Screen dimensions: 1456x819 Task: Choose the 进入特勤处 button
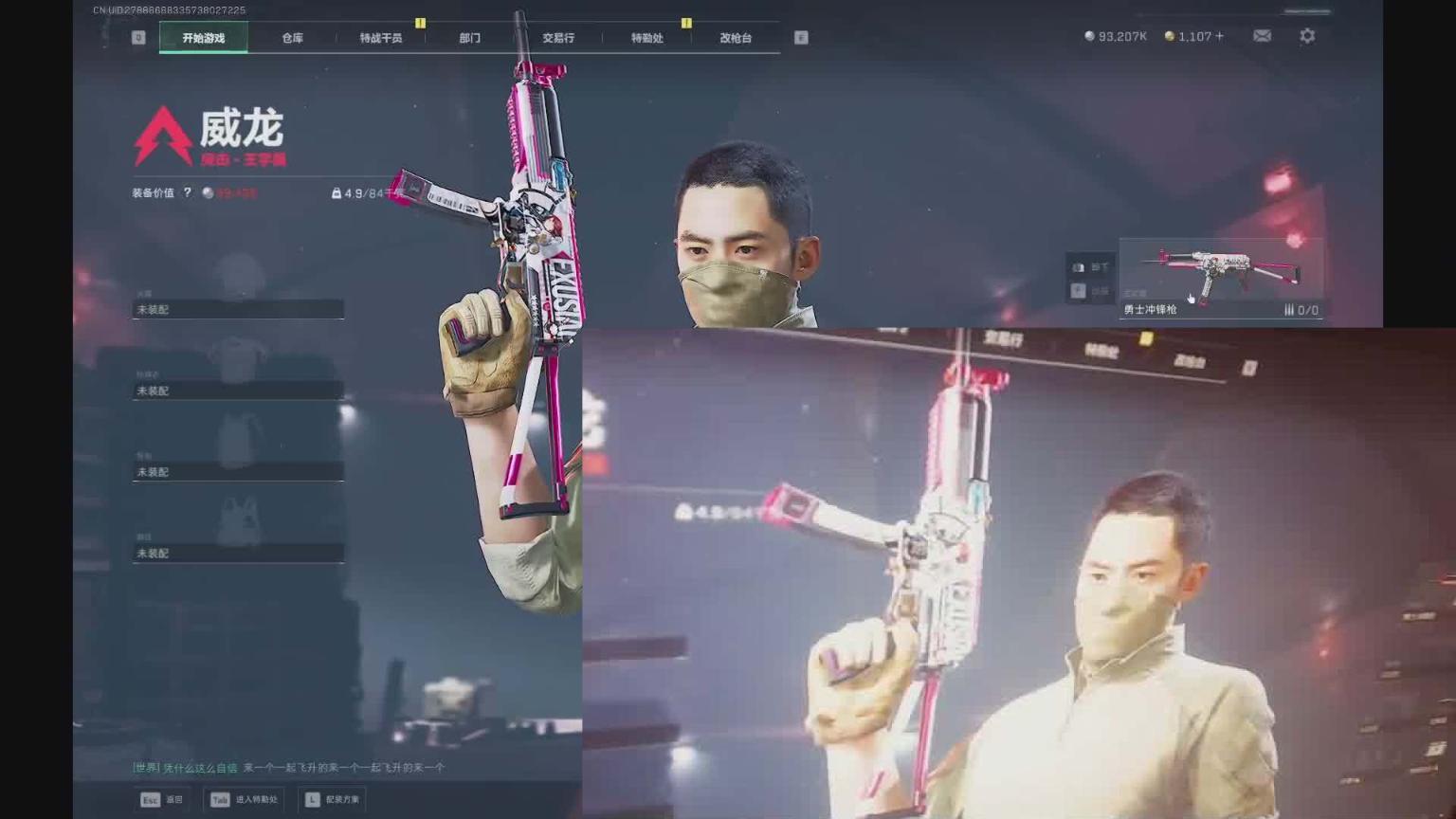[245, 799]
